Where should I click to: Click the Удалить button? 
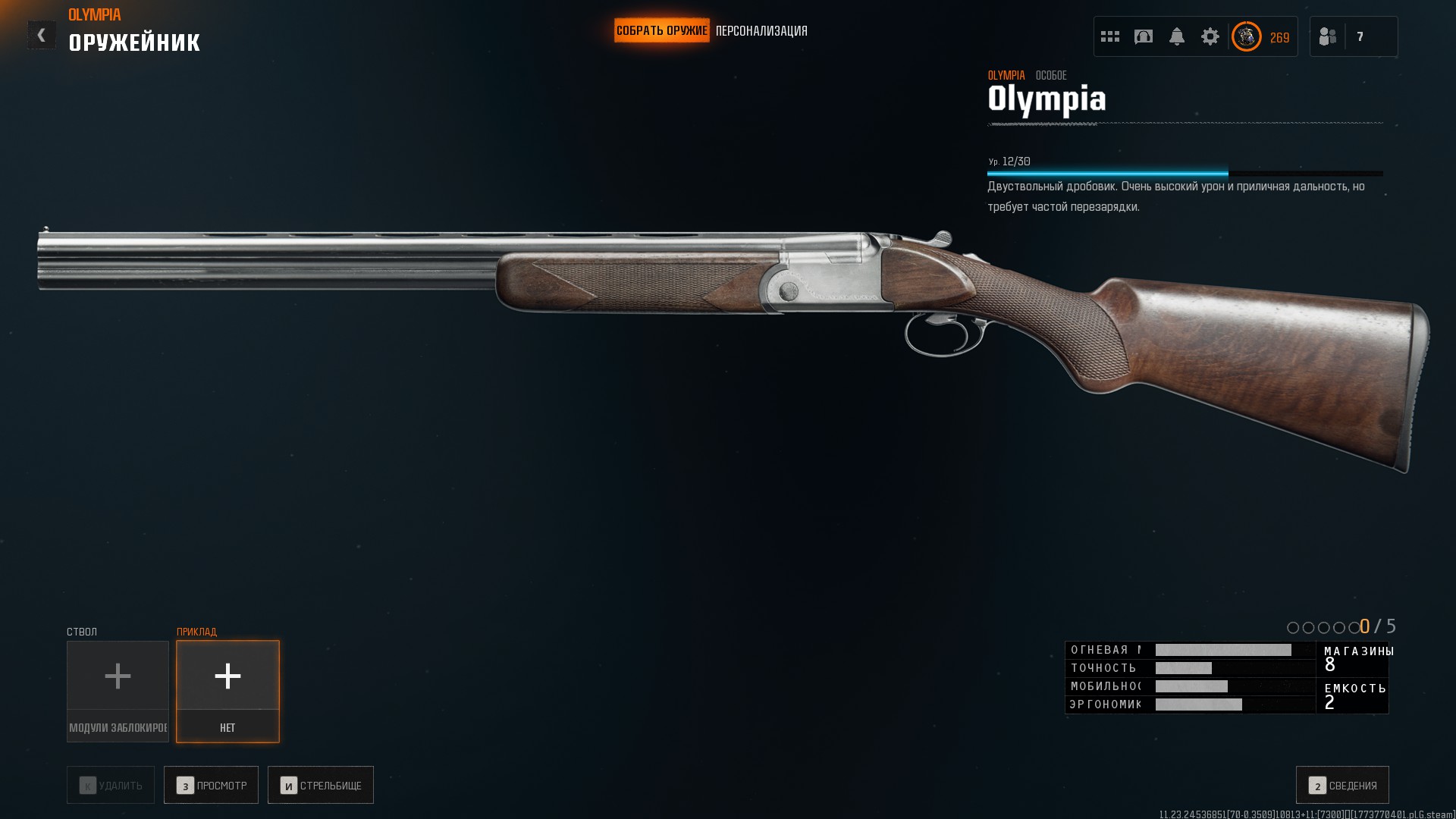point(111,785)
